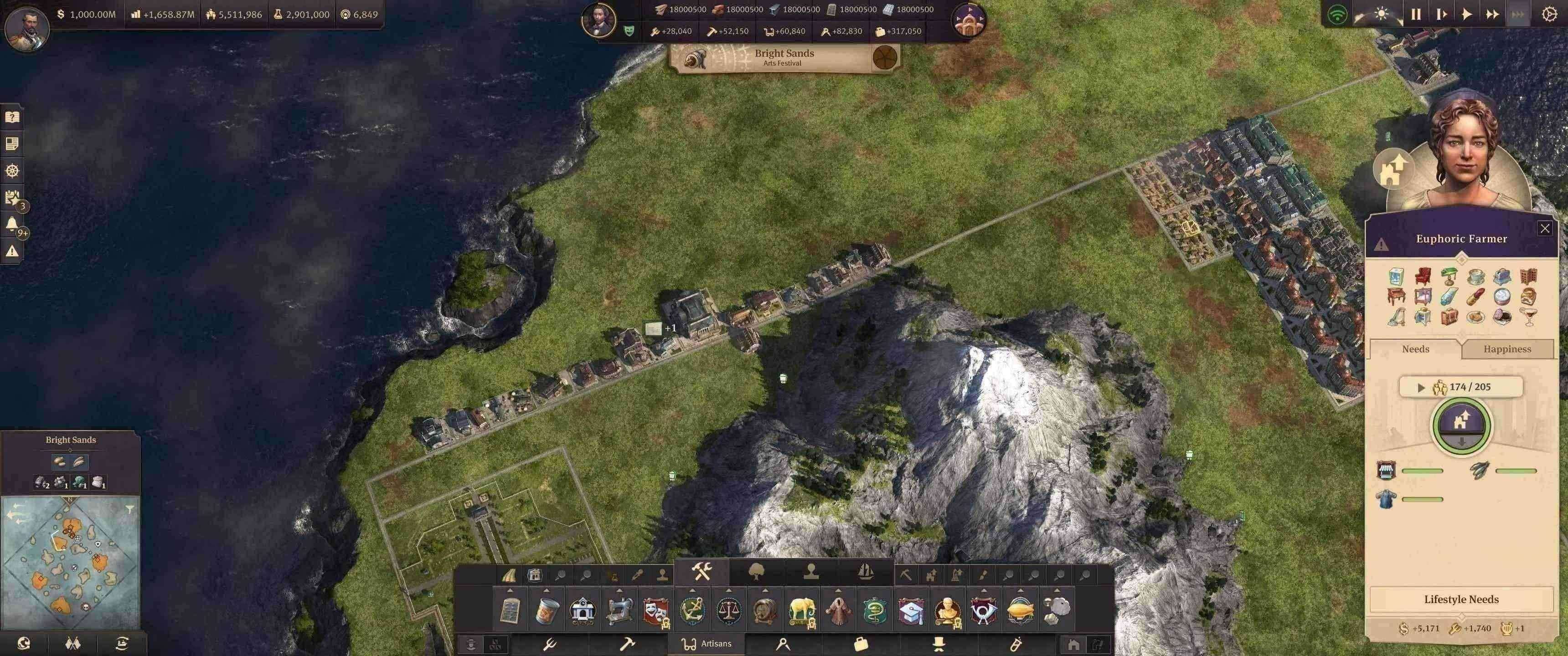Switch to the tree category tab

tap(757, 571)
